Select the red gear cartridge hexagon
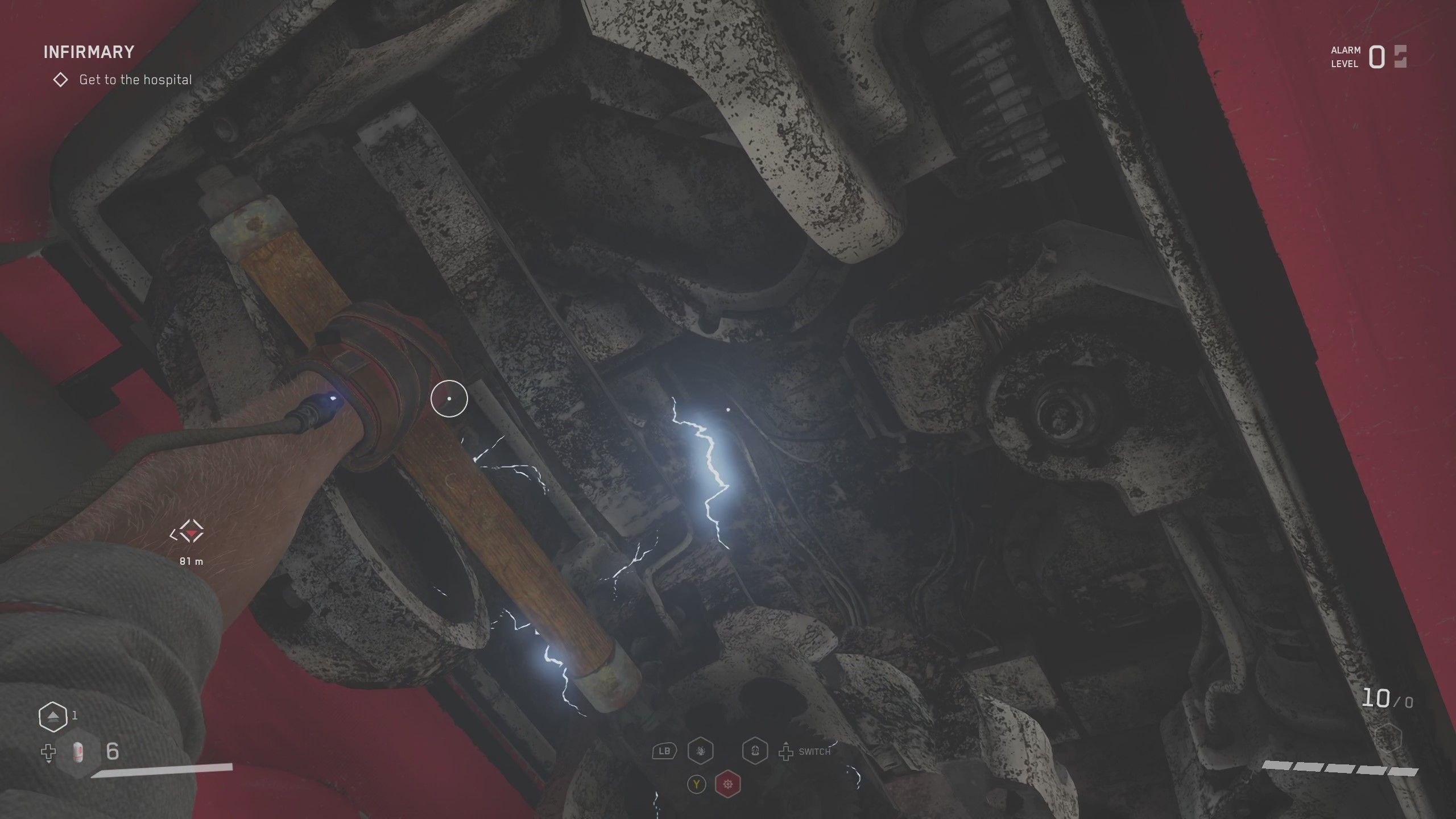 point(728,785)
